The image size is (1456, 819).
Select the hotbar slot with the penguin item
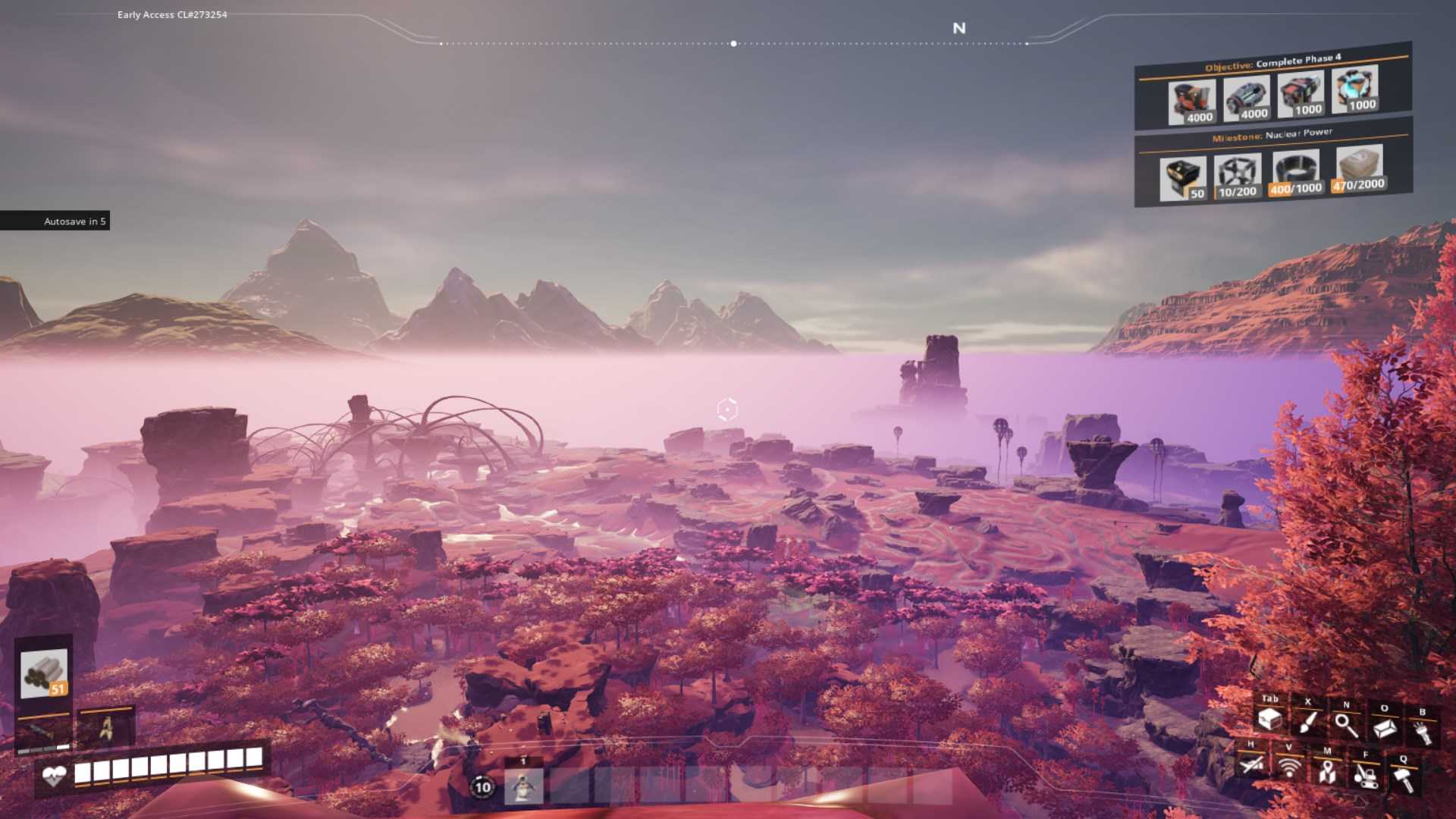(522, 789)
